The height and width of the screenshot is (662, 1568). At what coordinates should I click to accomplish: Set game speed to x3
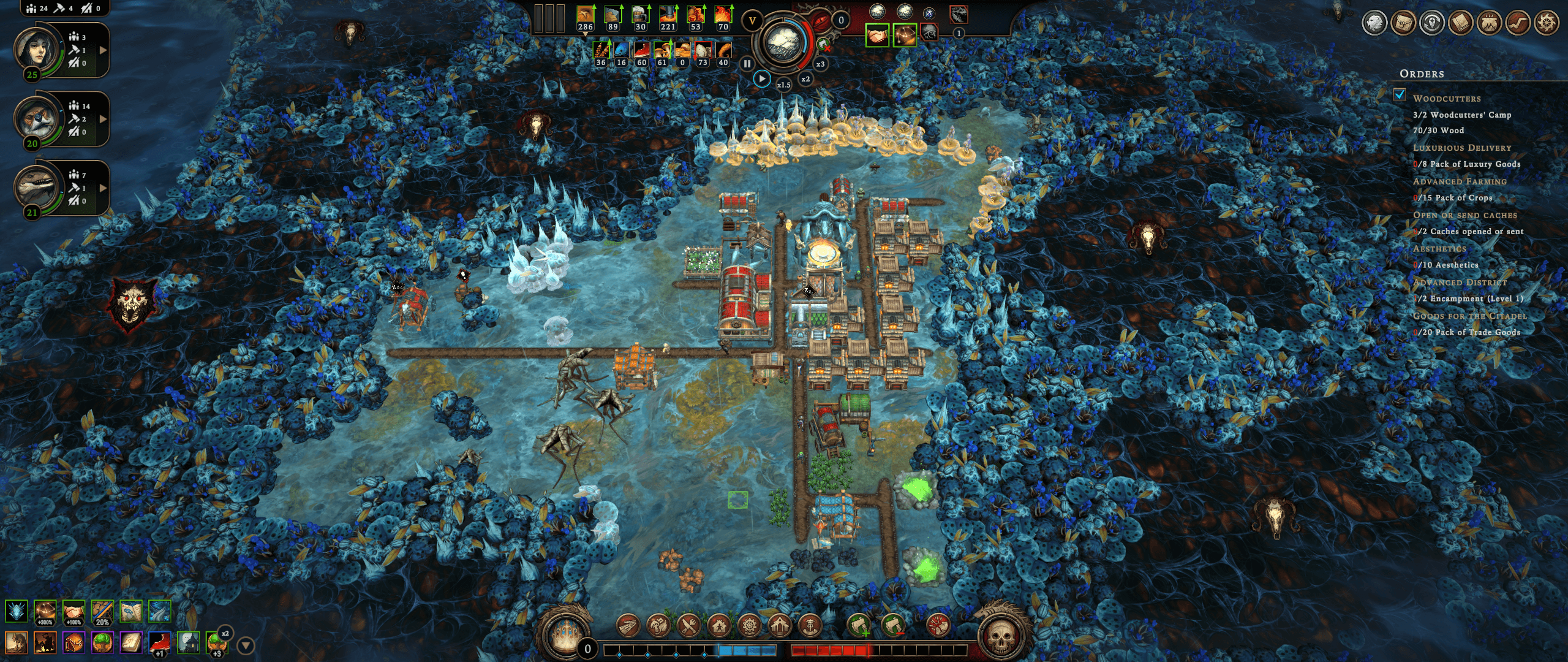tap(820, 64)
